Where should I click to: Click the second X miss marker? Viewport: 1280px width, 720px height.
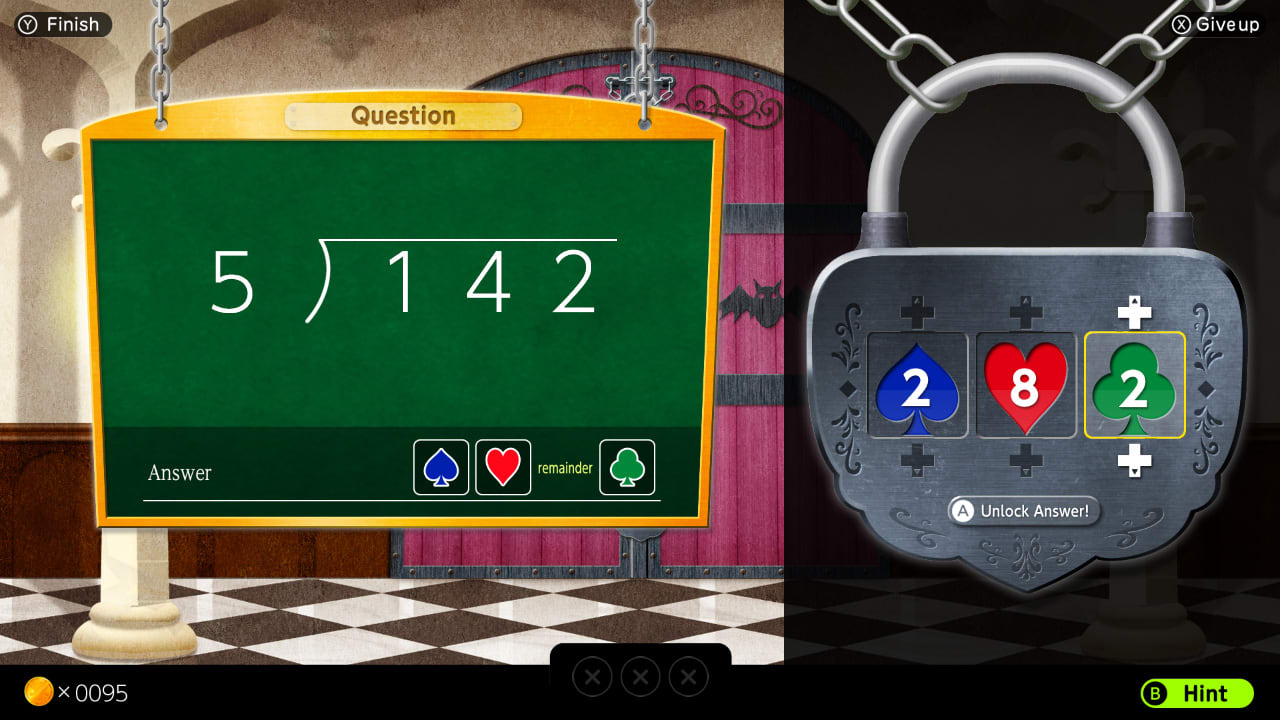(x=640, y=677)
